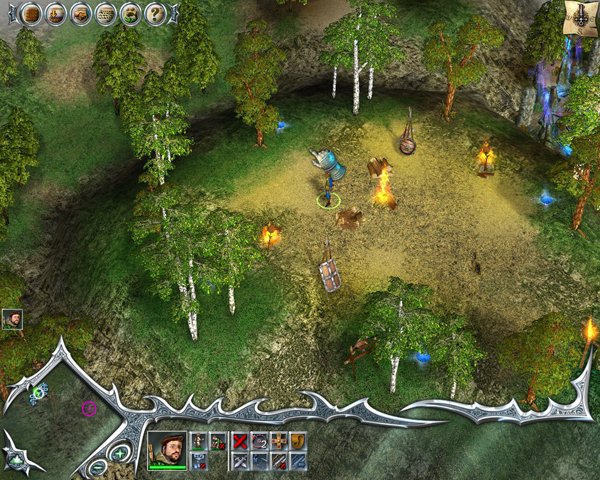
Task: Click the first round brown menu button
Action: (x=31, y=13)
